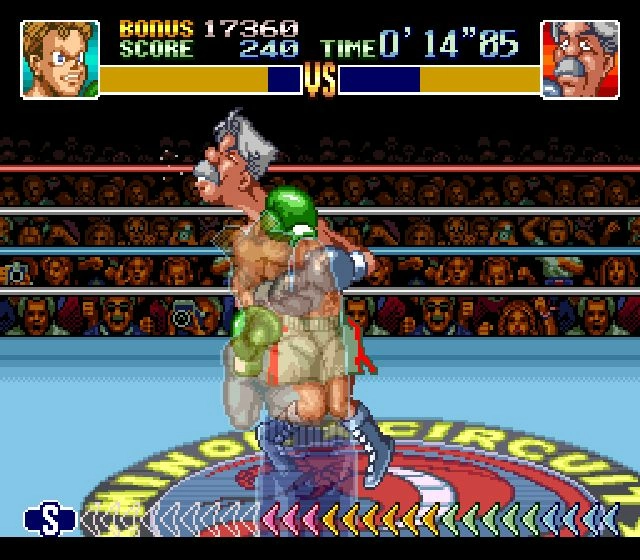This screenshot has height=560, width=640.
Task: Select the gray-haired opponent portrait
Action: point(579,60)
